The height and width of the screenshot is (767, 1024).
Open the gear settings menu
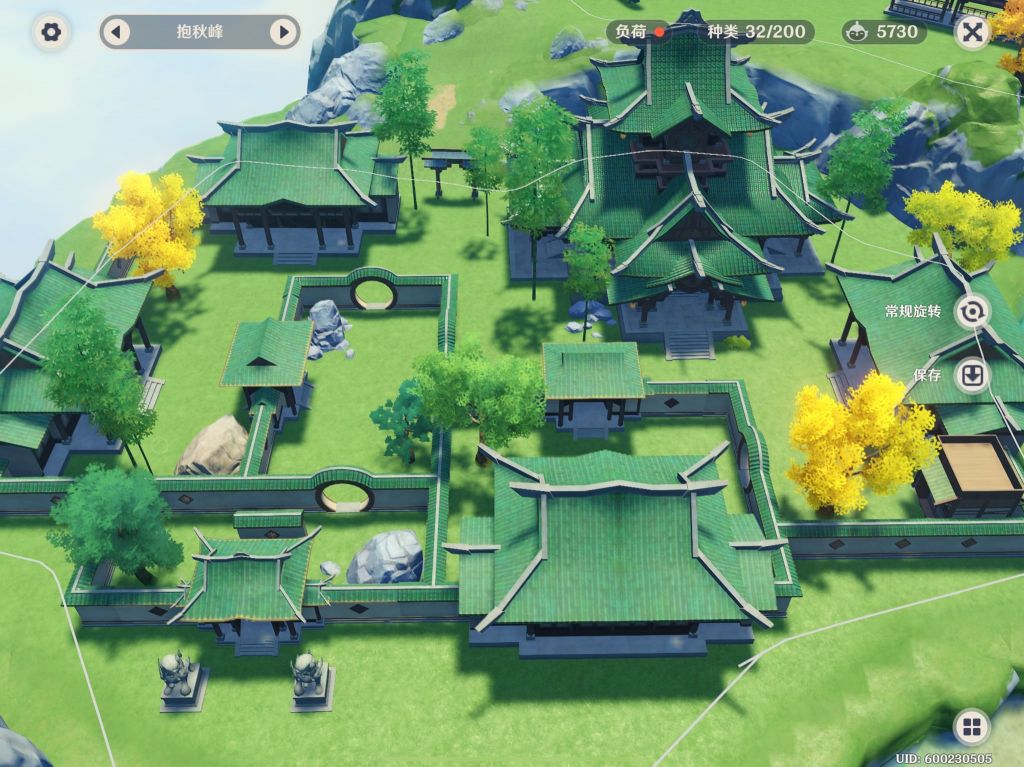(x=51, y=32)
